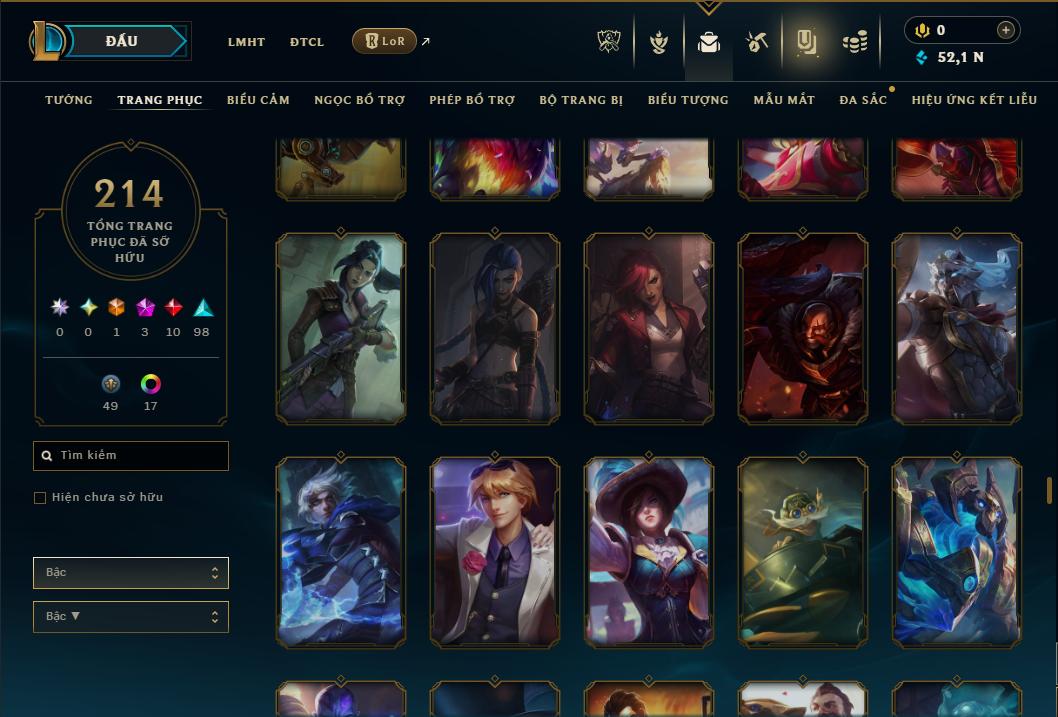1058x717 pixels.
Task: Switch to the MẪU MẮT wards tab
Action: pyautogui.click(x=784, y=100)
